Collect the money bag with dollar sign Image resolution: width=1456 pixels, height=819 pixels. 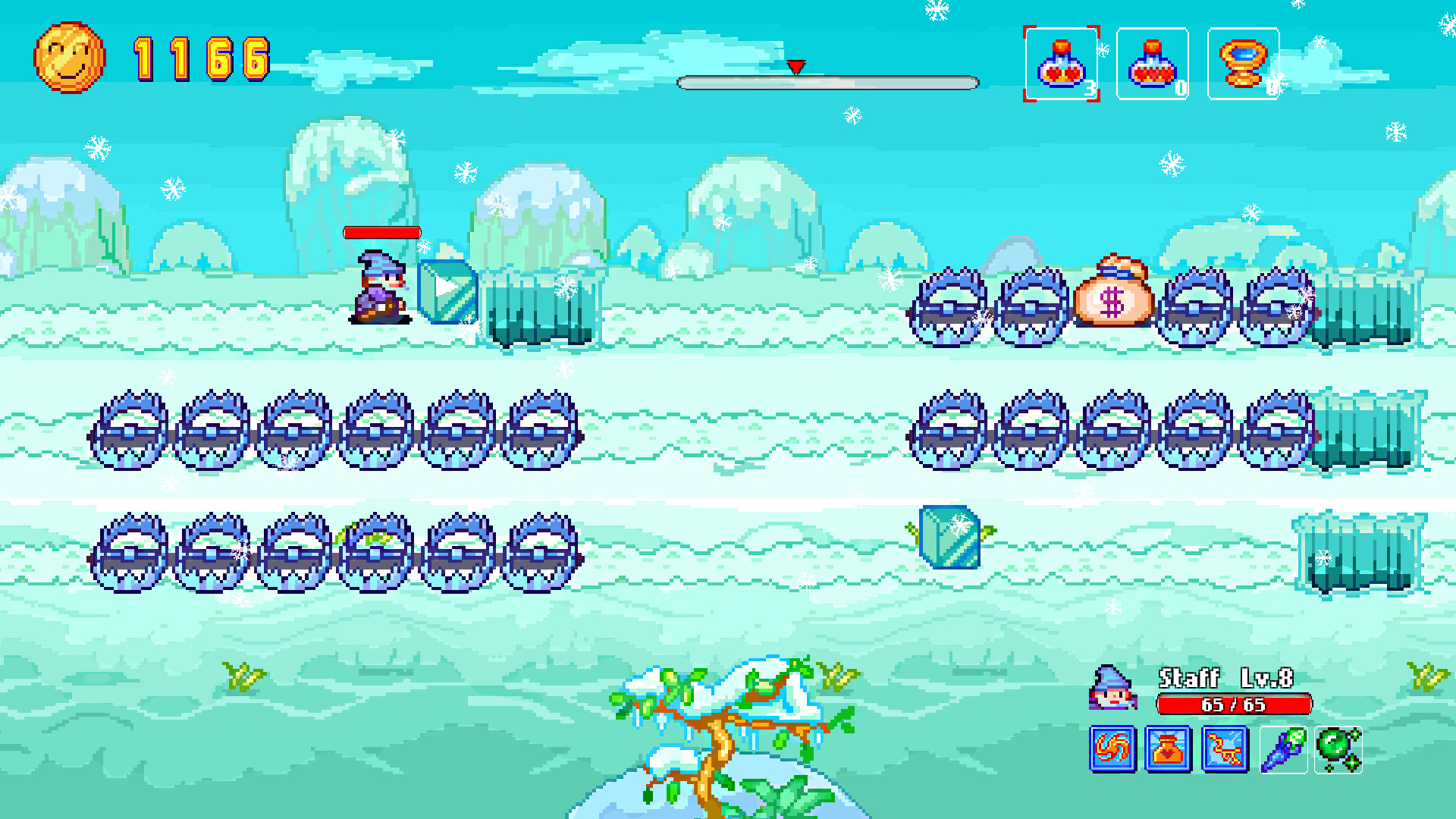(x=1112, y=296)
